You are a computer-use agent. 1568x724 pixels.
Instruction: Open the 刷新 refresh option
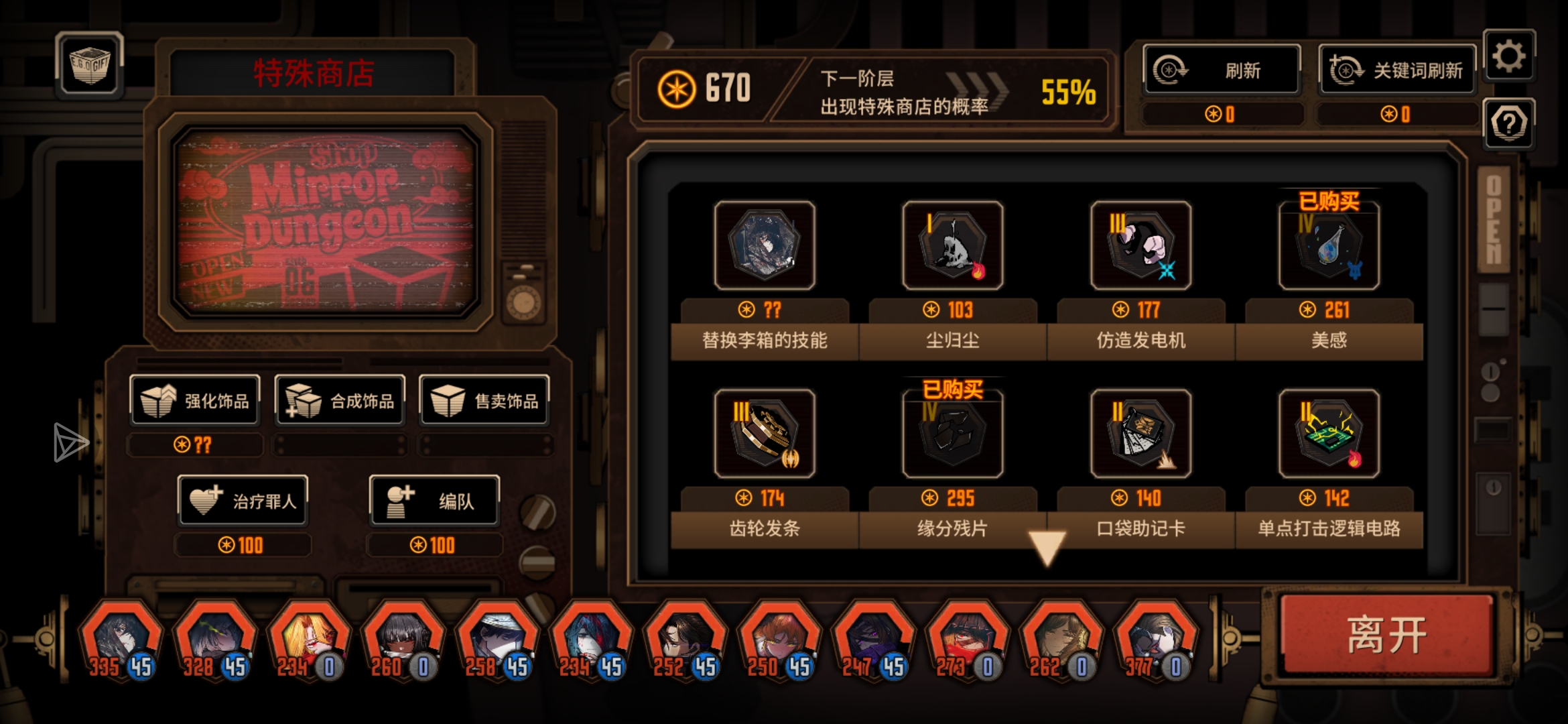tap(1221, 70)
